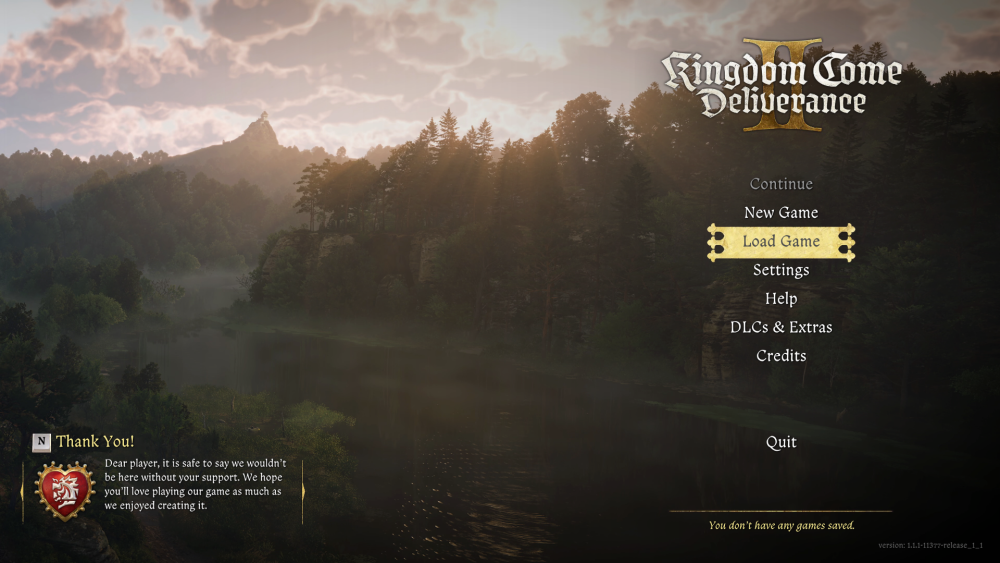Screen dimensions: 1000x563
Task: Open the Thank You news message
Action: tap(95, 441)
